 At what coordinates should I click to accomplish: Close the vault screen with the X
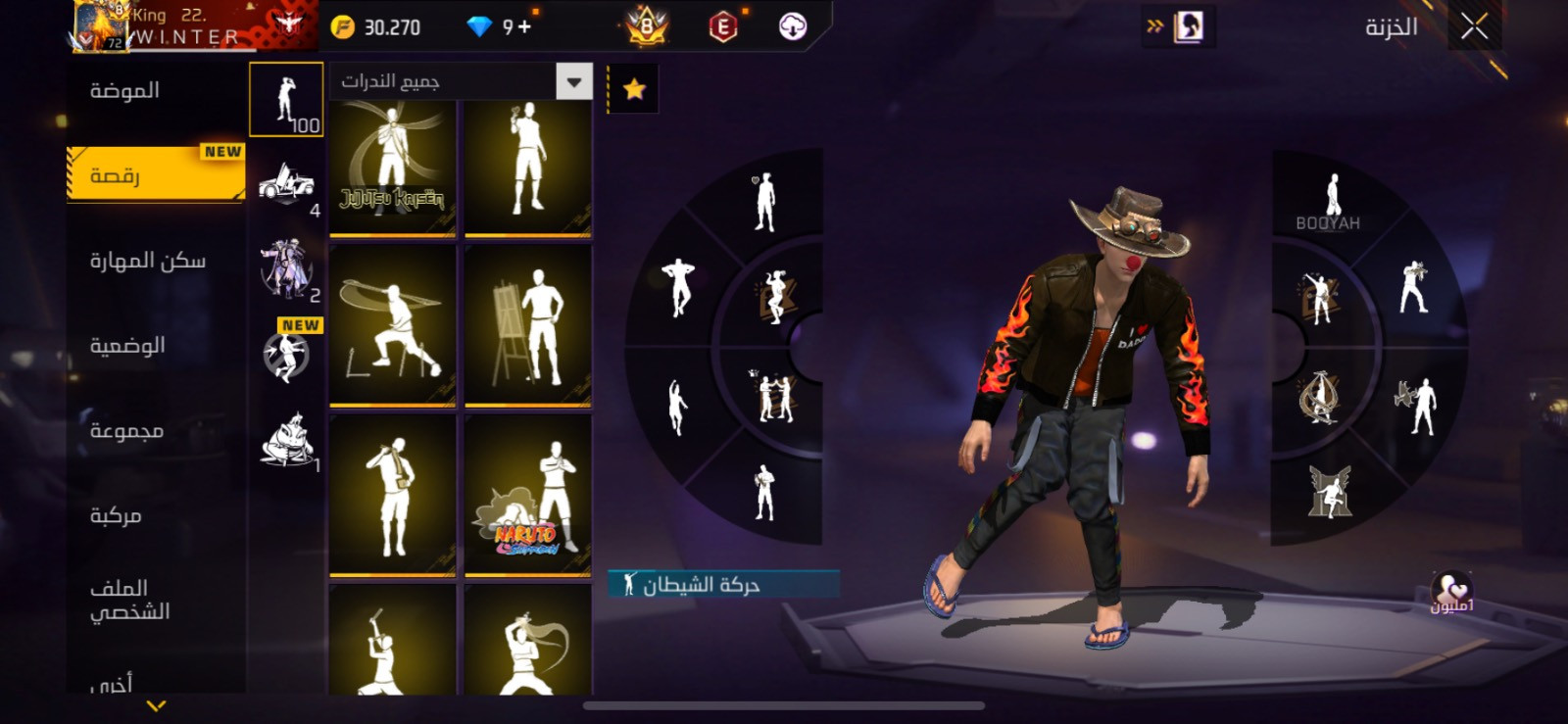(1474, 26)
